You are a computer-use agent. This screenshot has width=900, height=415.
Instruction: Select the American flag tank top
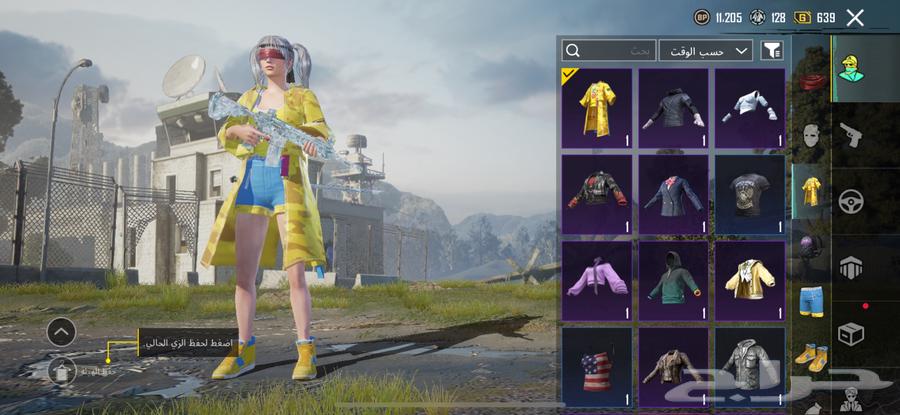click(597, 364)
